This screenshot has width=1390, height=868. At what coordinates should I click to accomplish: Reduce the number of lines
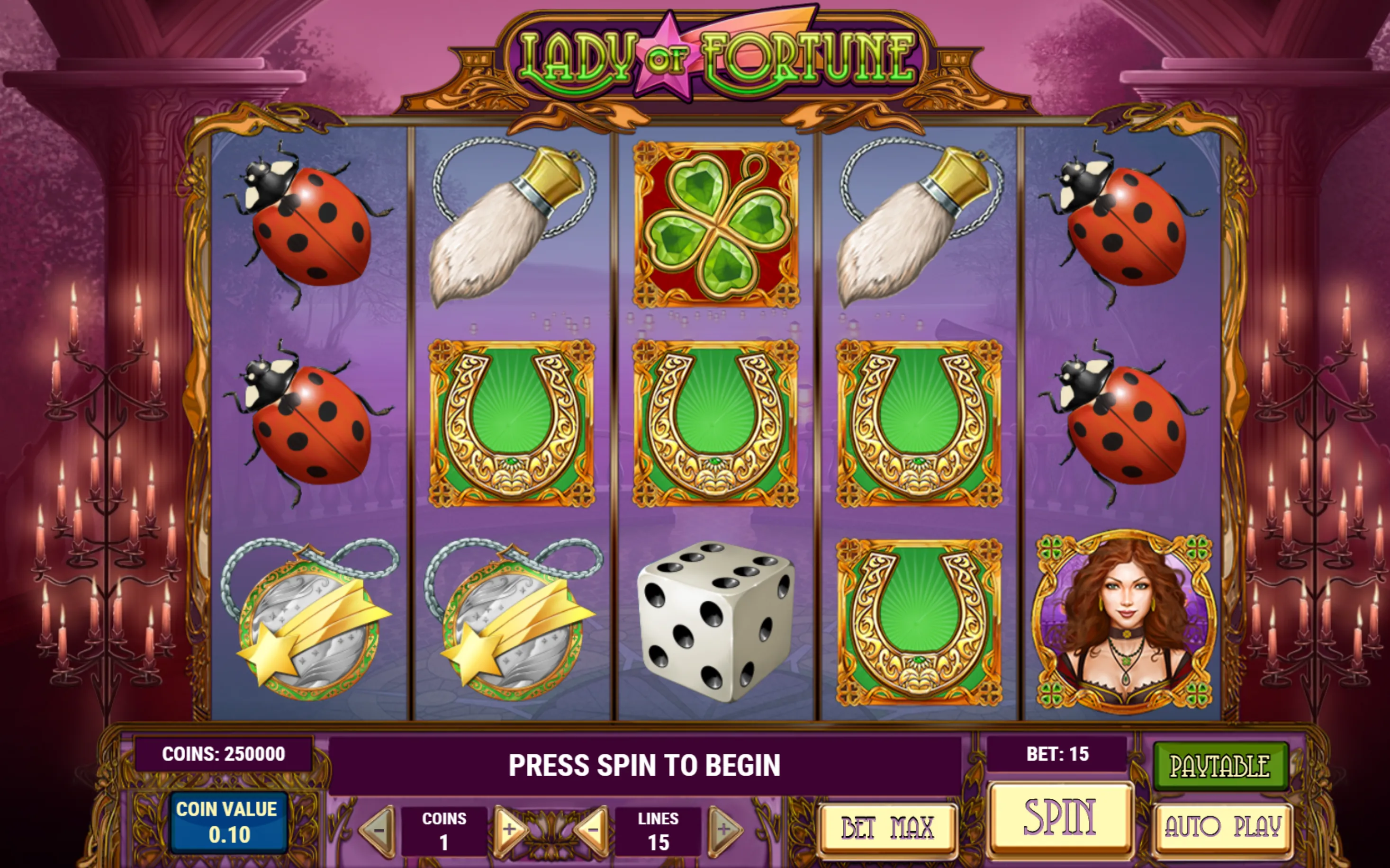(x=592, y=830)
